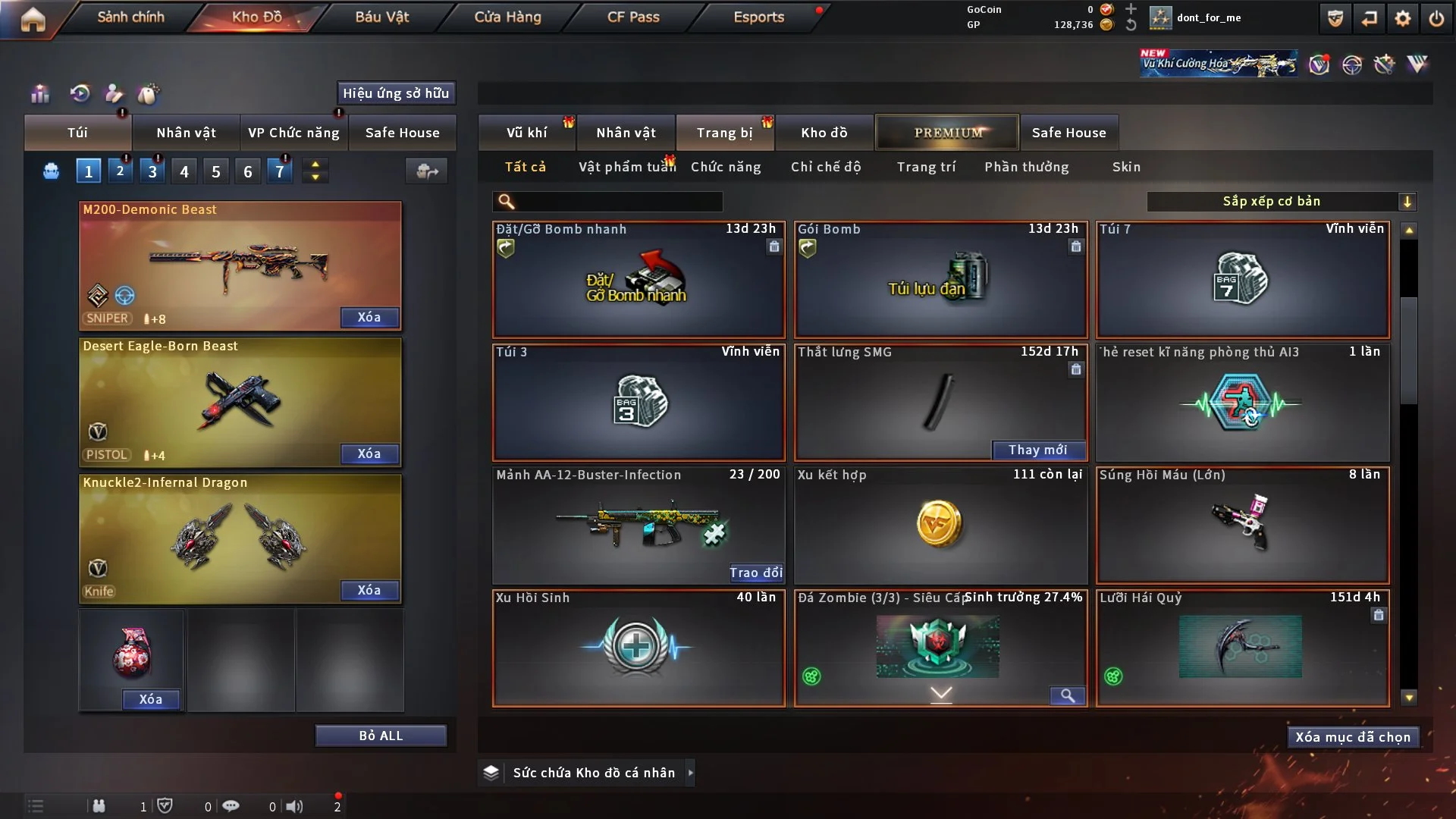
Task: Open the Cửa Hàng shop menu
Action: pyautogui.click(x=507, y=17)
